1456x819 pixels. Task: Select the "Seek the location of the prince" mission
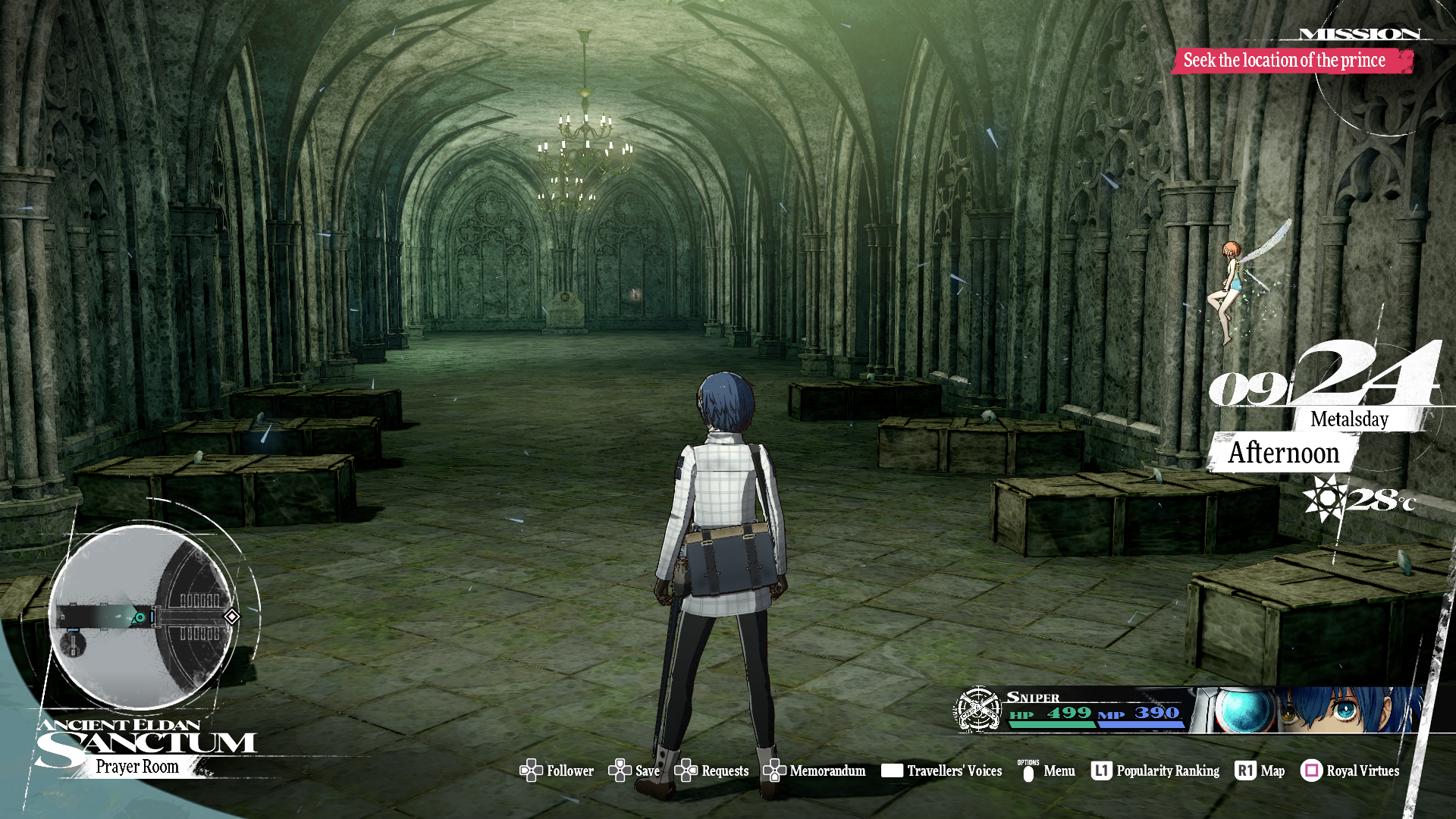coord(1284,61)
